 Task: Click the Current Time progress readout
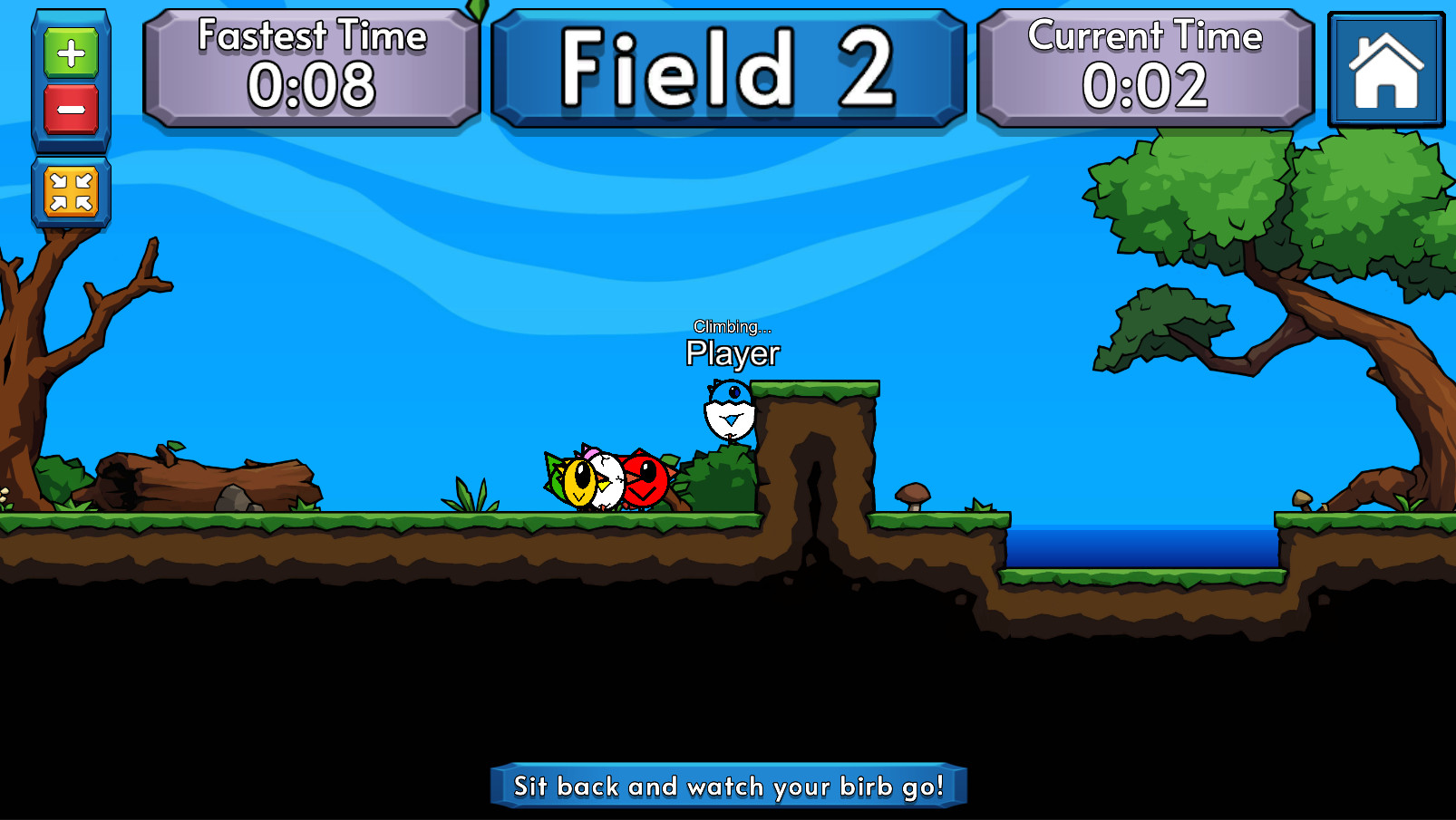[x=1145, y=89]
